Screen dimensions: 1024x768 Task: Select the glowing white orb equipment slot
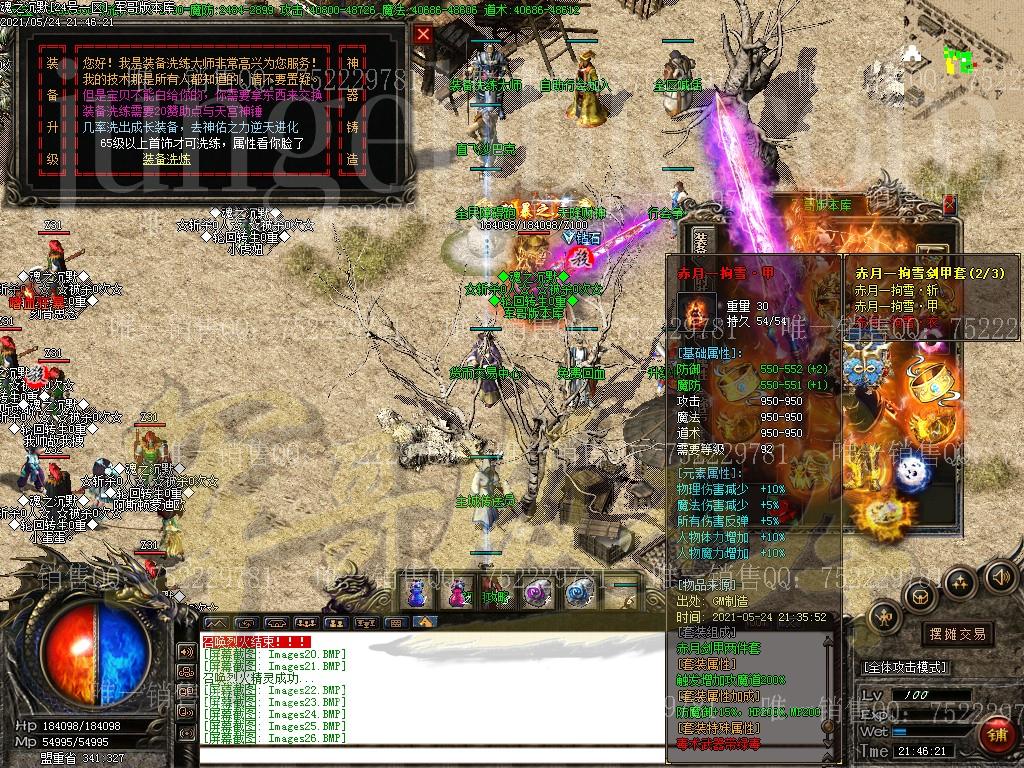[911, 473]
